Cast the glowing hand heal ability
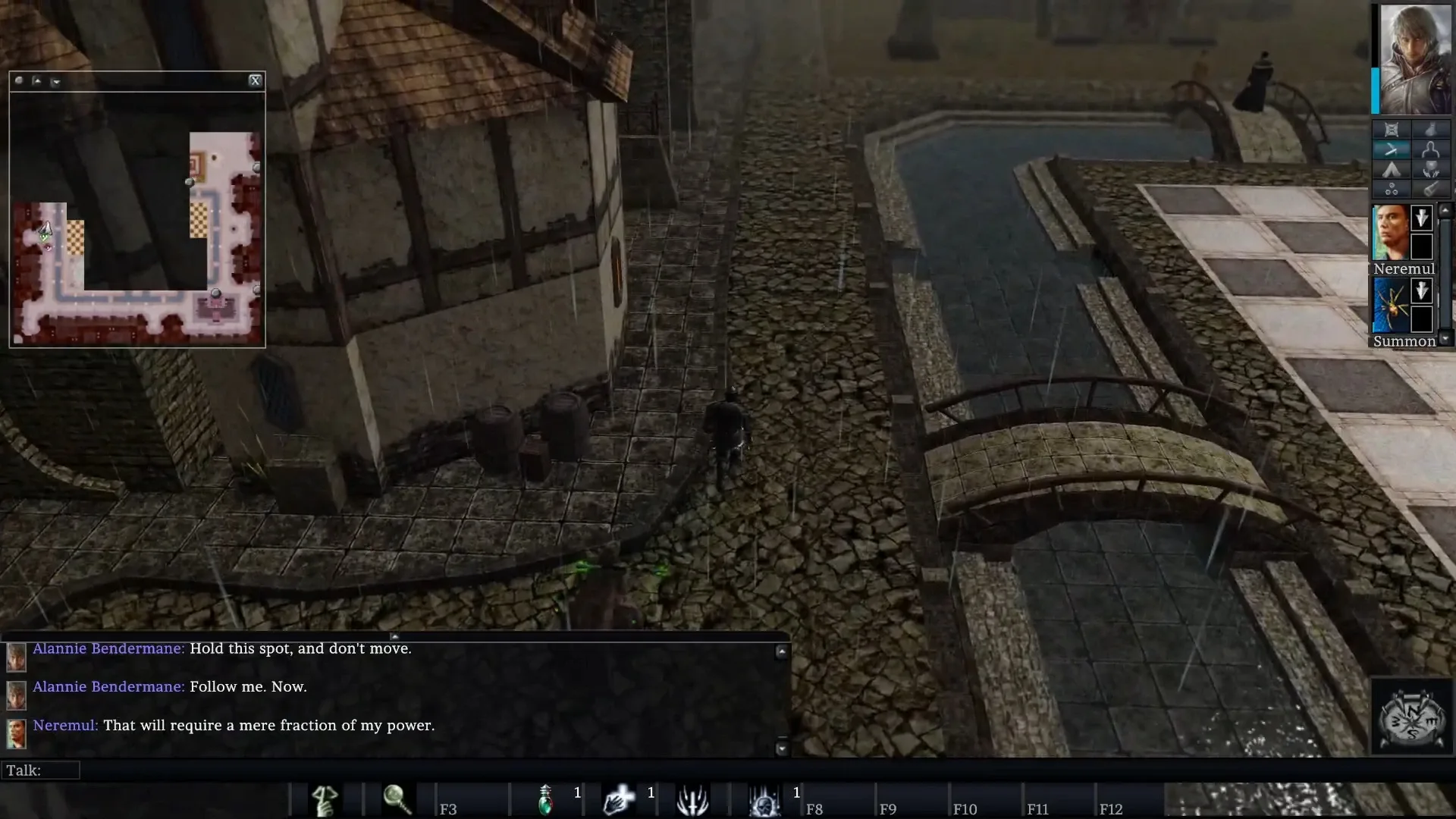This screenshot has width=1456, height=819. 618,799
